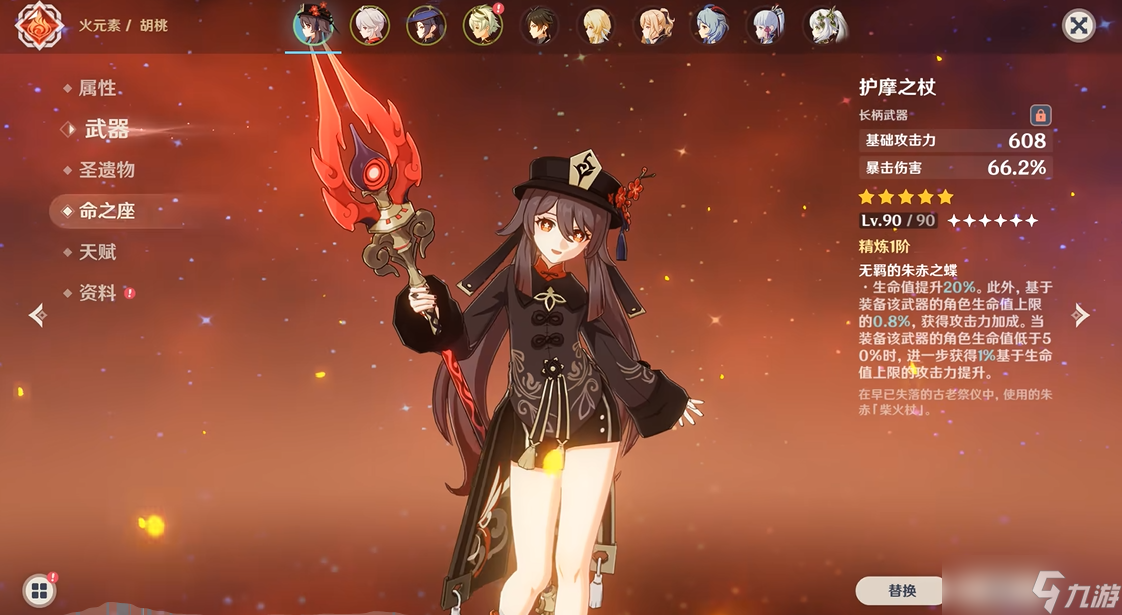Choose the dark-blue-haired character wearing a hat
The width and height of the screenshot is (1122, 615).
click(427, 26)
